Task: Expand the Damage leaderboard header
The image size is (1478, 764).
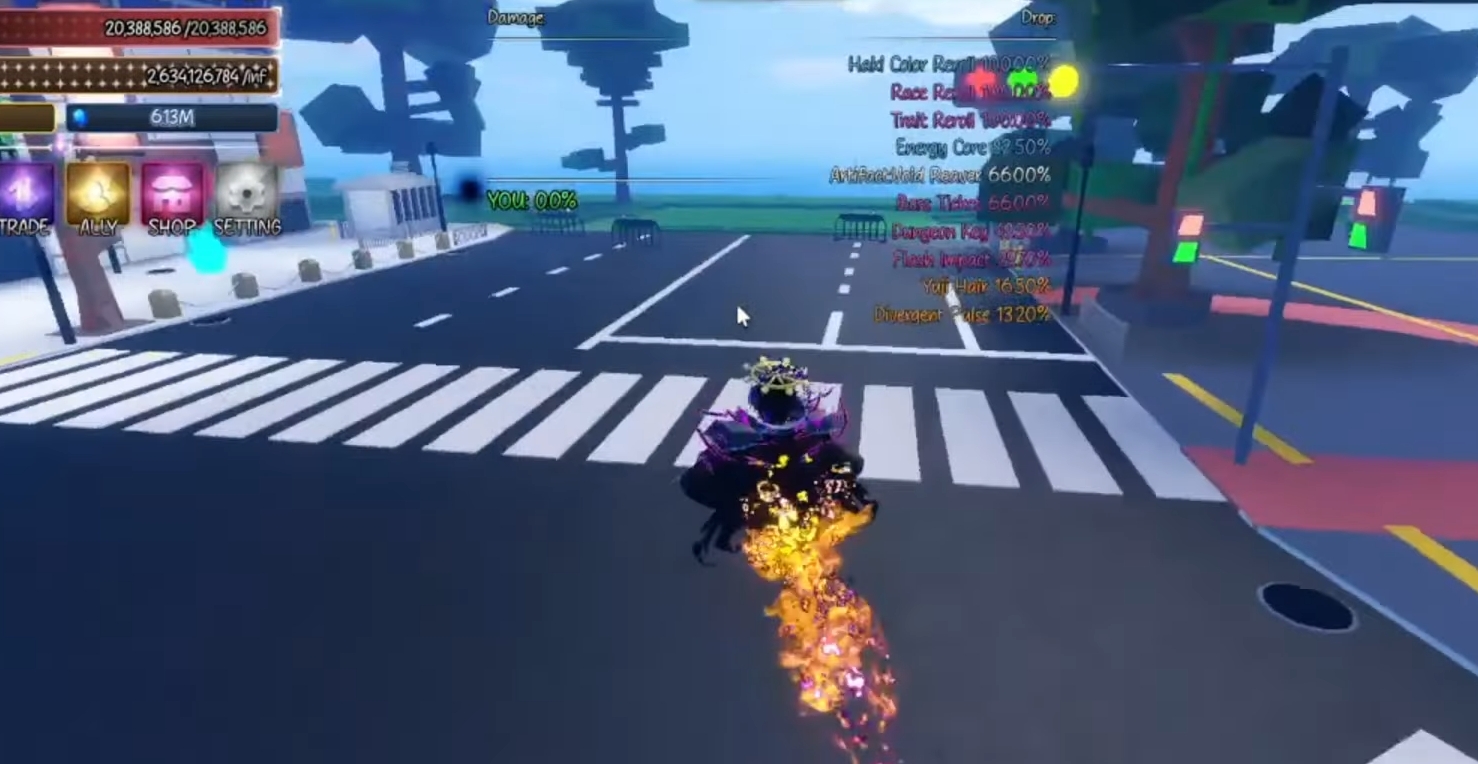Action: pyautogui.click(x=516, y=18)
